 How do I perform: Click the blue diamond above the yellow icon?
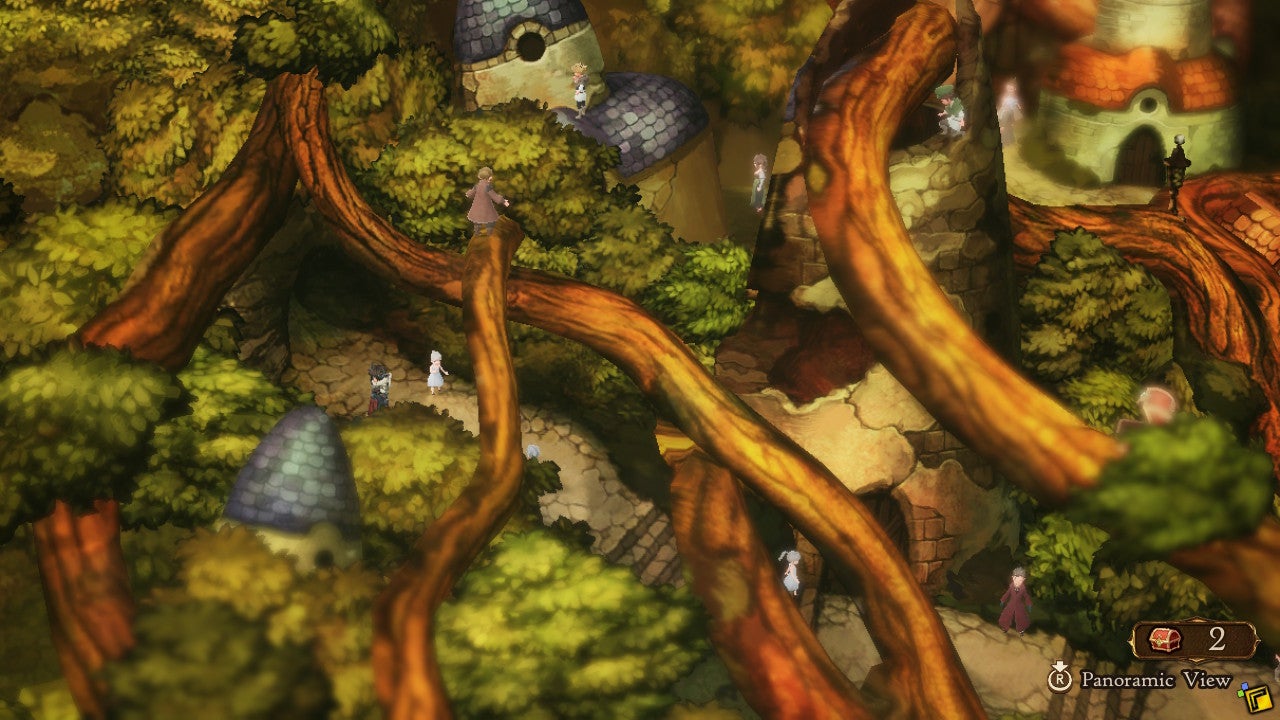(1245, 686)
